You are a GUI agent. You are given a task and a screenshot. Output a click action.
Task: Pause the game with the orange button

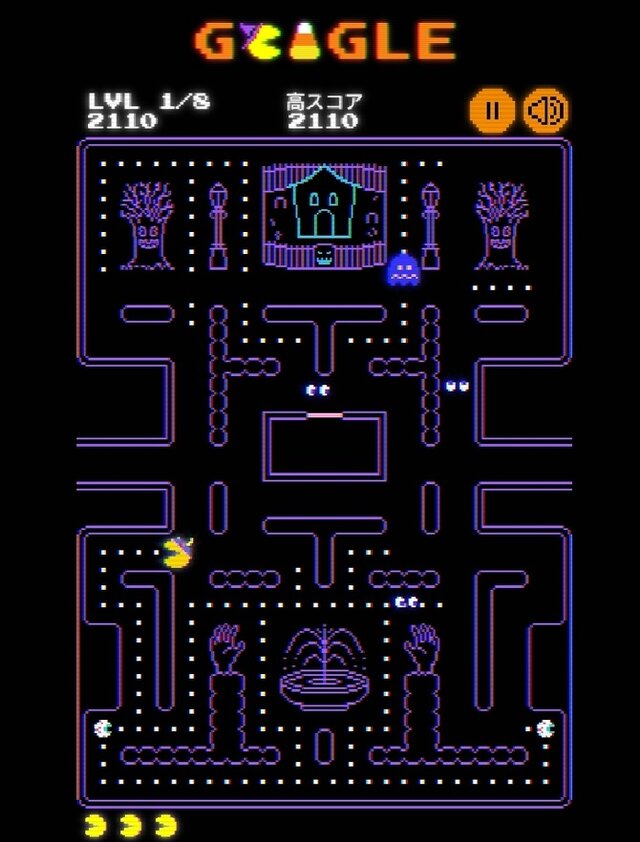point(491,111)
